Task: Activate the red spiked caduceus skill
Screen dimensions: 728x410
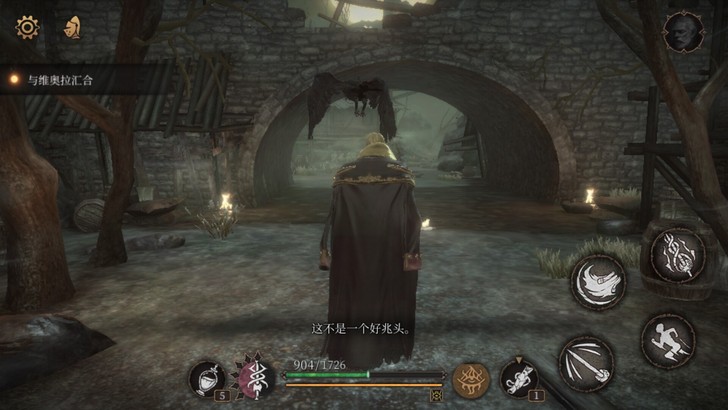Action: (254, 379)
